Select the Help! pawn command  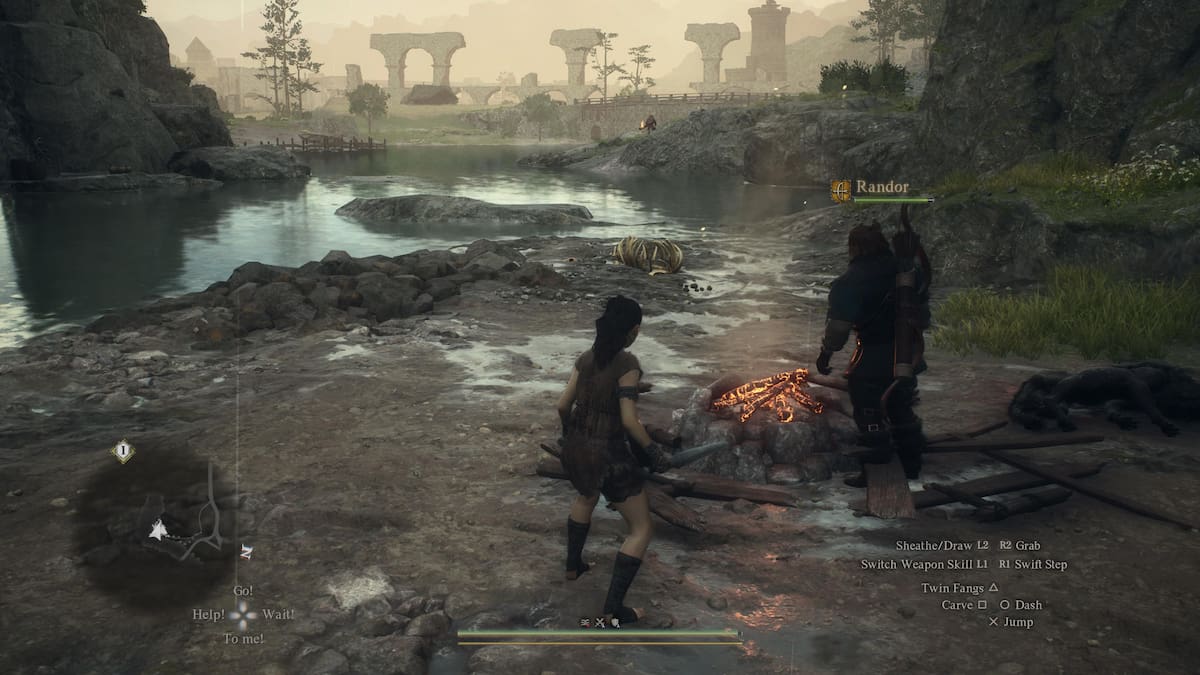[209, 614]
